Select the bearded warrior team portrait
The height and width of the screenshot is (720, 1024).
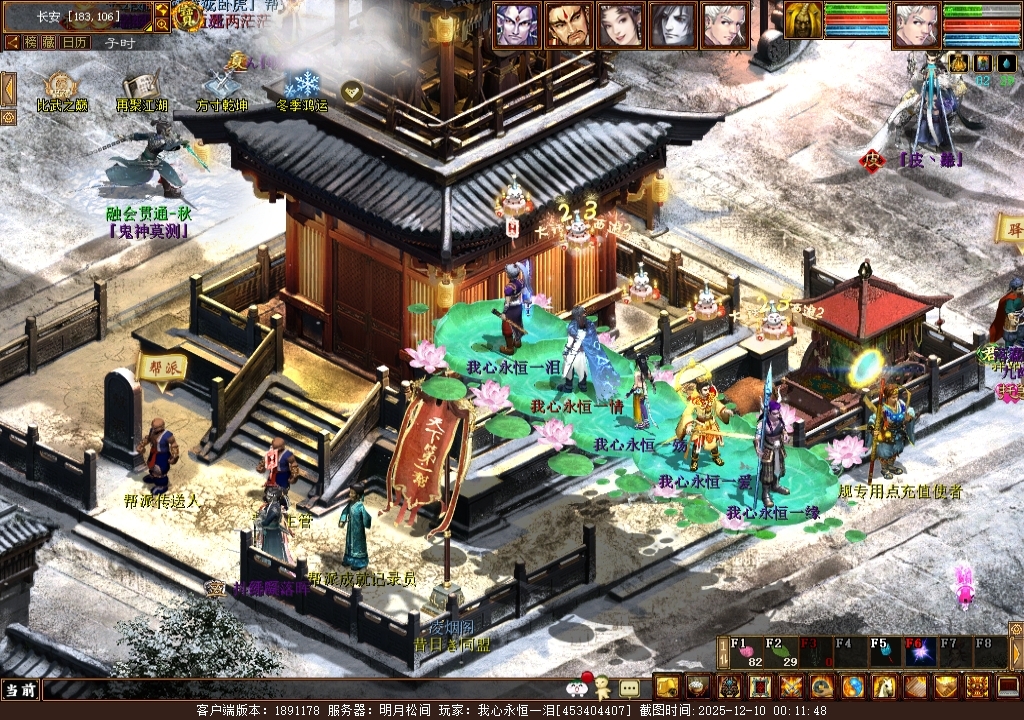tap(569, 25)
